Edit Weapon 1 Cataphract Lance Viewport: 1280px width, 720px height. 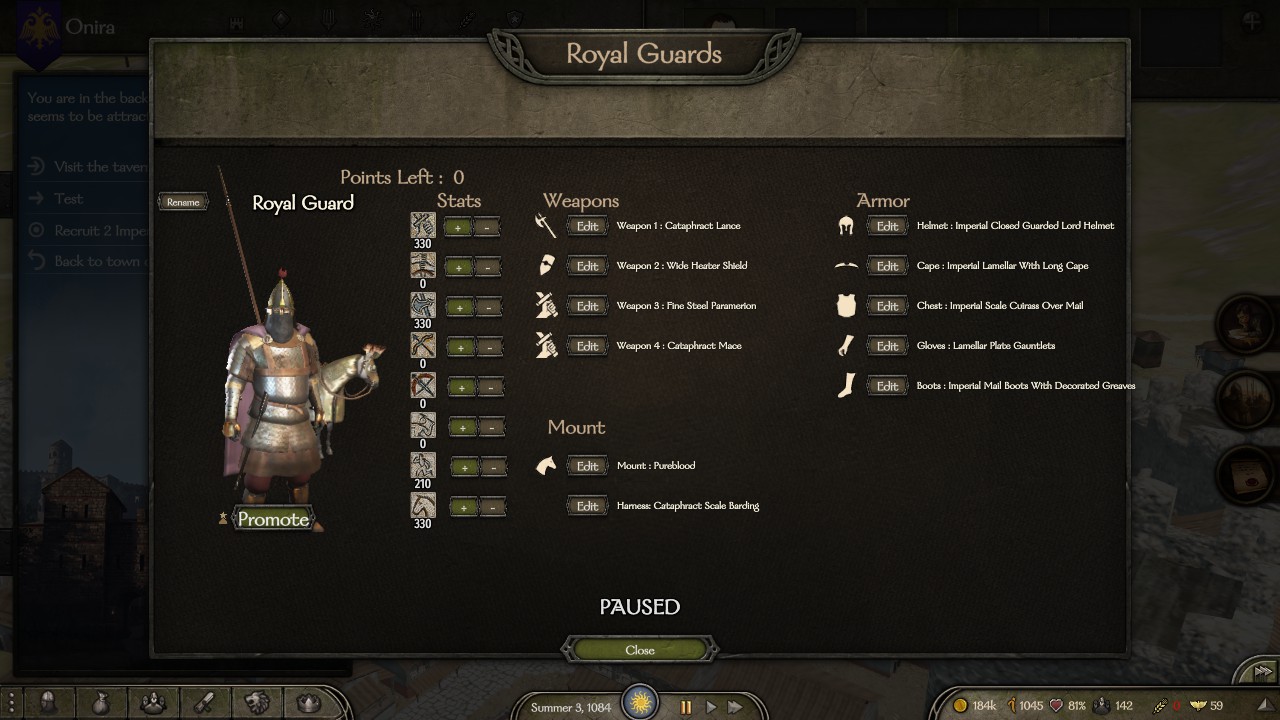pyautogui.click(x=587, y=226)
